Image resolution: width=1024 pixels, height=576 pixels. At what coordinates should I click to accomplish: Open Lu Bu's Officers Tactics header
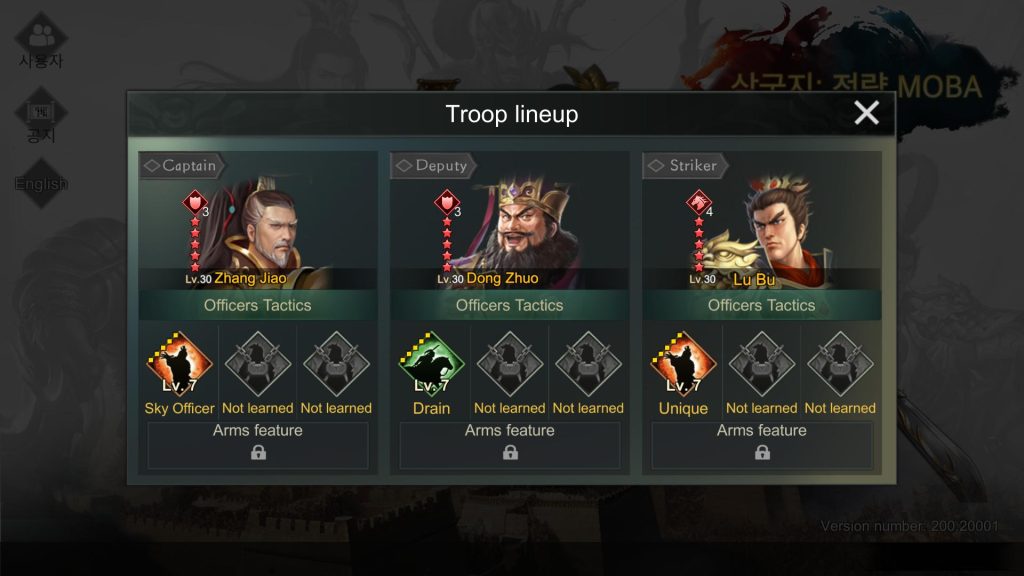point(762,305)
